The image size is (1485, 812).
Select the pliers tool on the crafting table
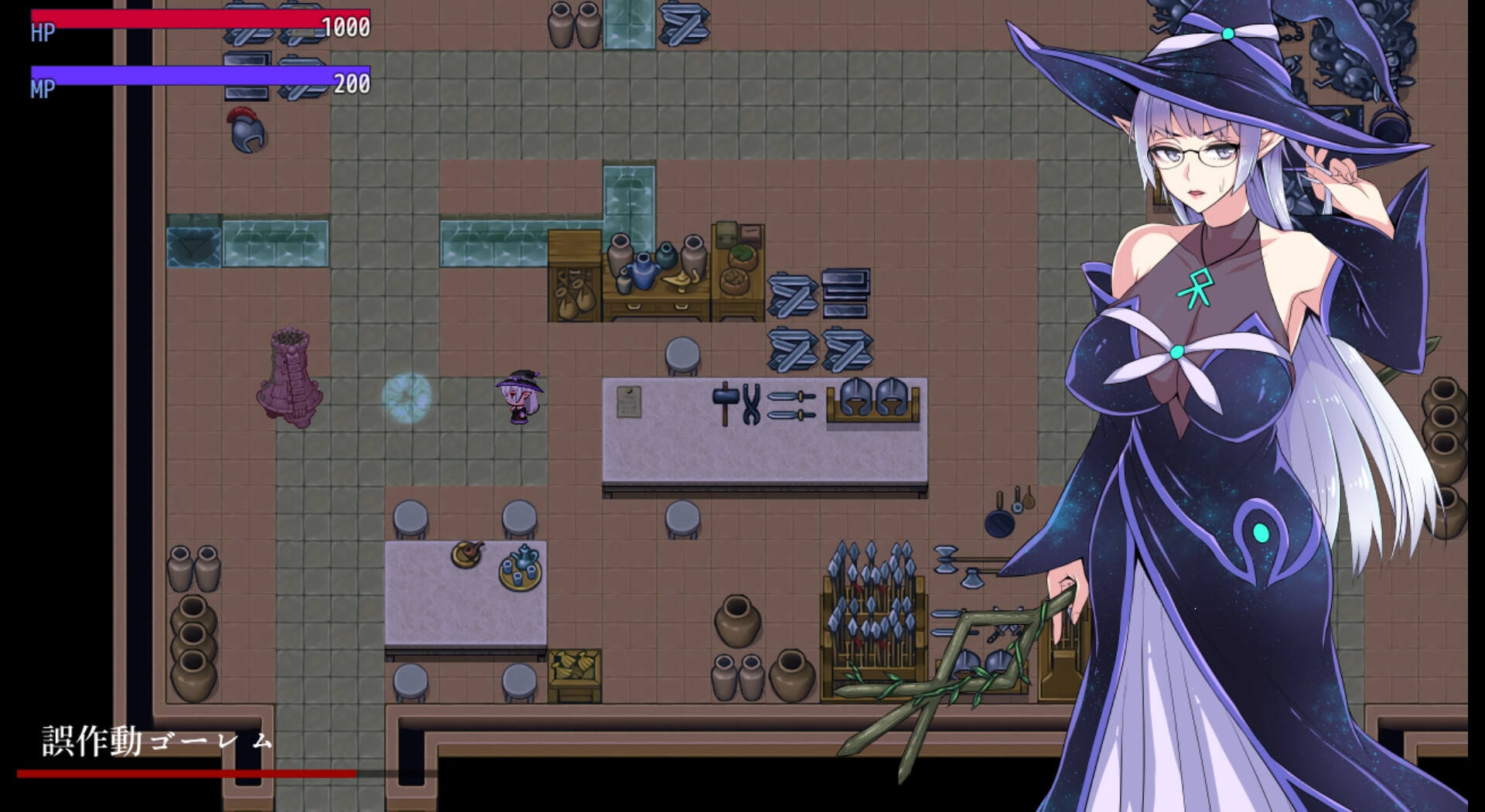tap(753, 404)
